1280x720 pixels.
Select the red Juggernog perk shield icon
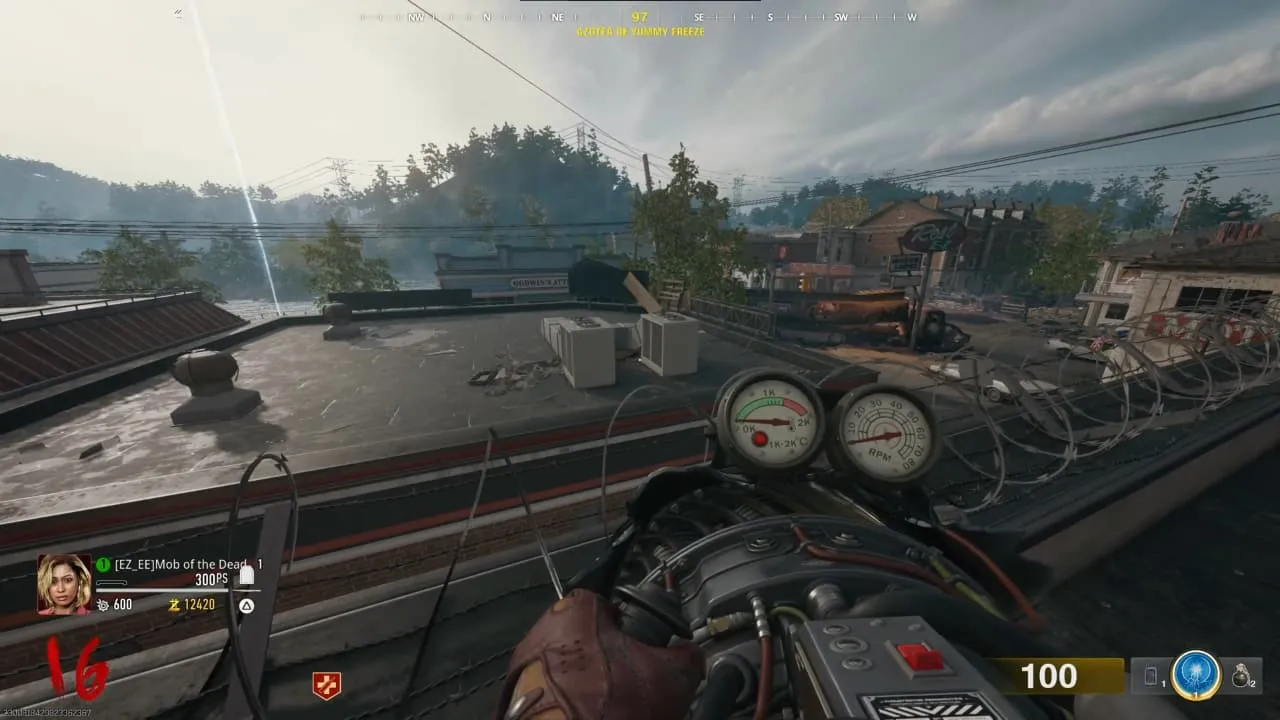point(326,685)
